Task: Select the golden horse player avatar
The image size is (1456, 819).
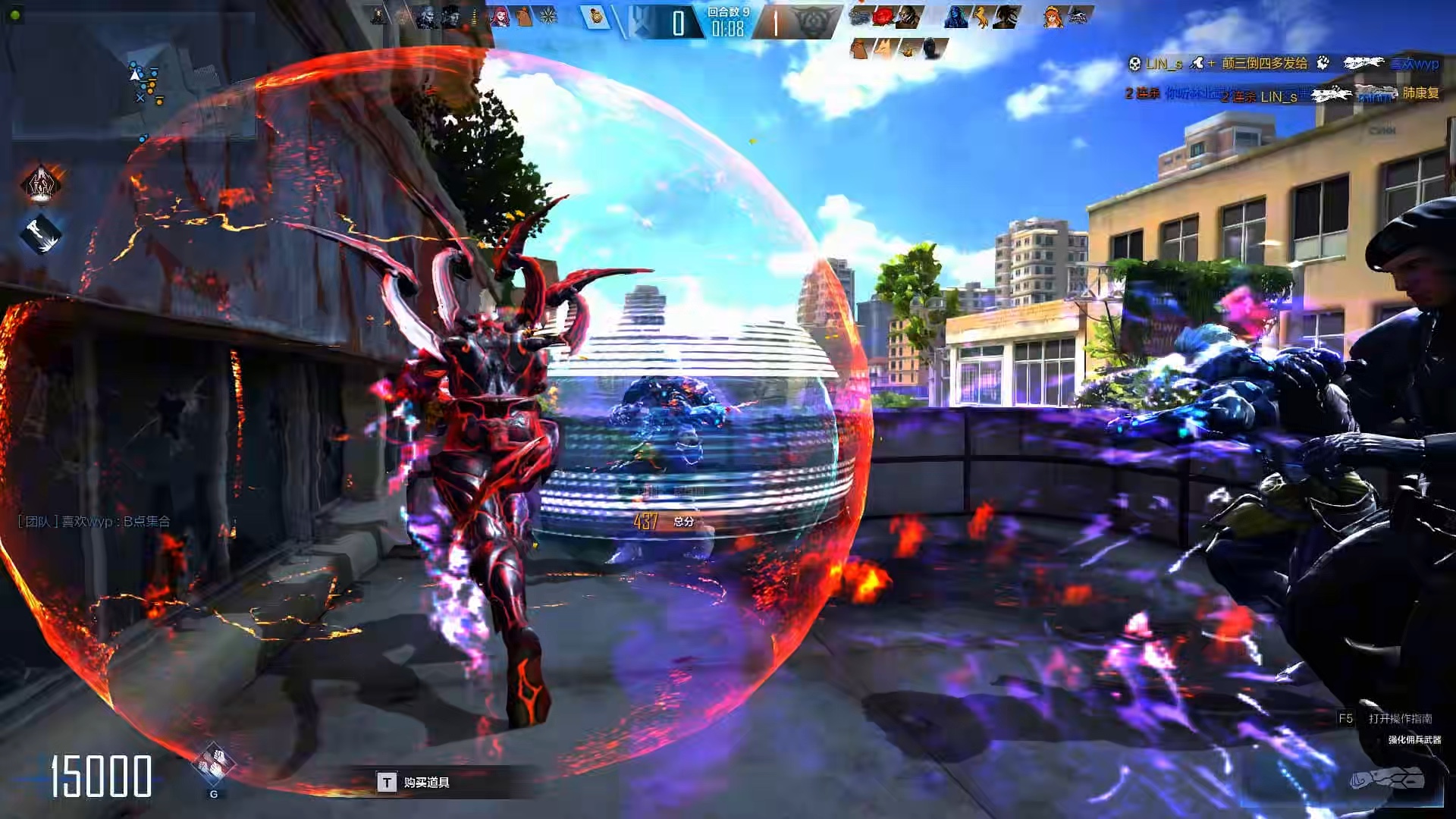Action: pos(981,17)
